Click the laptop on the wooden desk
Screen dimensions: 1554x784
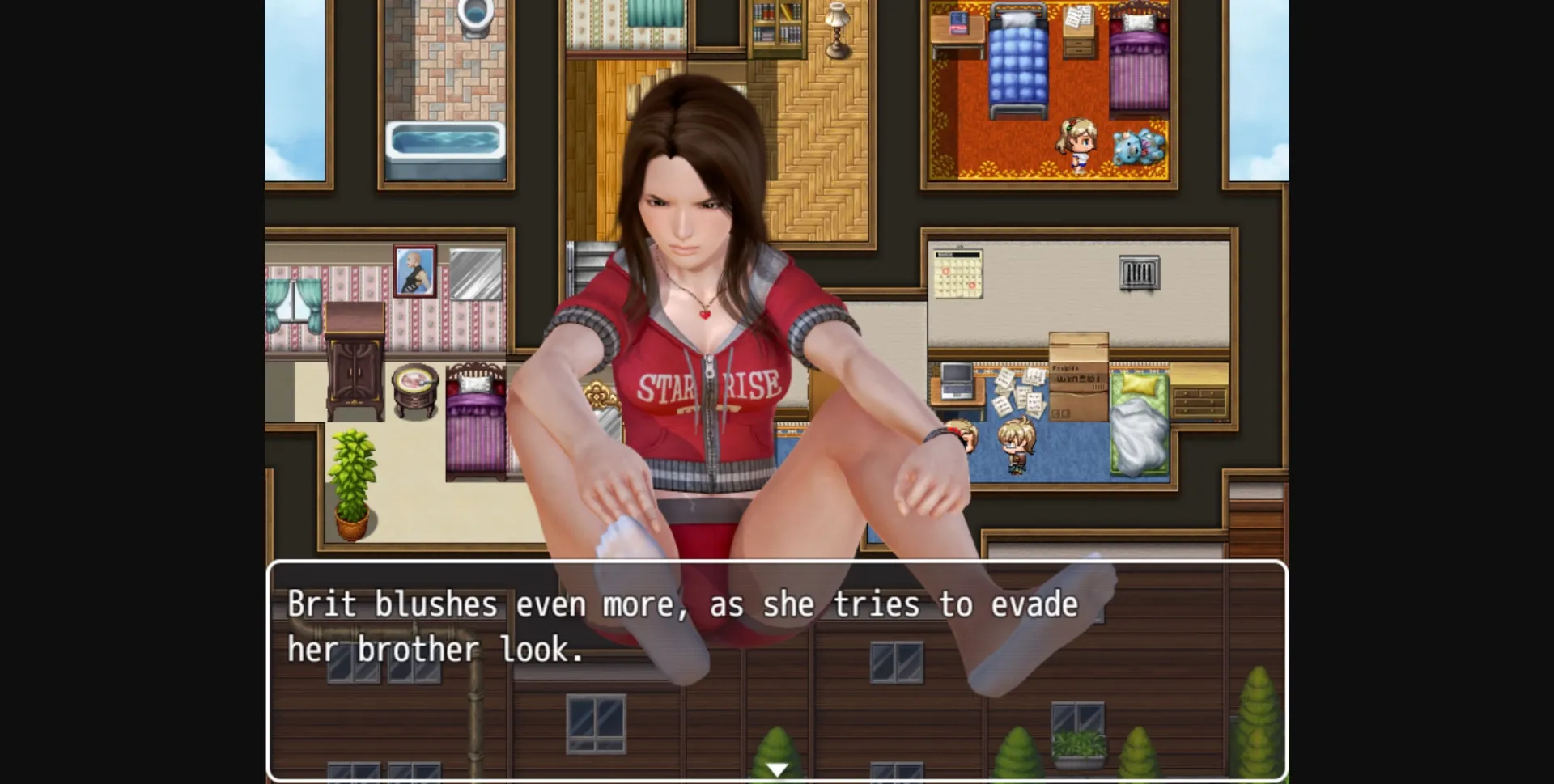957,380
